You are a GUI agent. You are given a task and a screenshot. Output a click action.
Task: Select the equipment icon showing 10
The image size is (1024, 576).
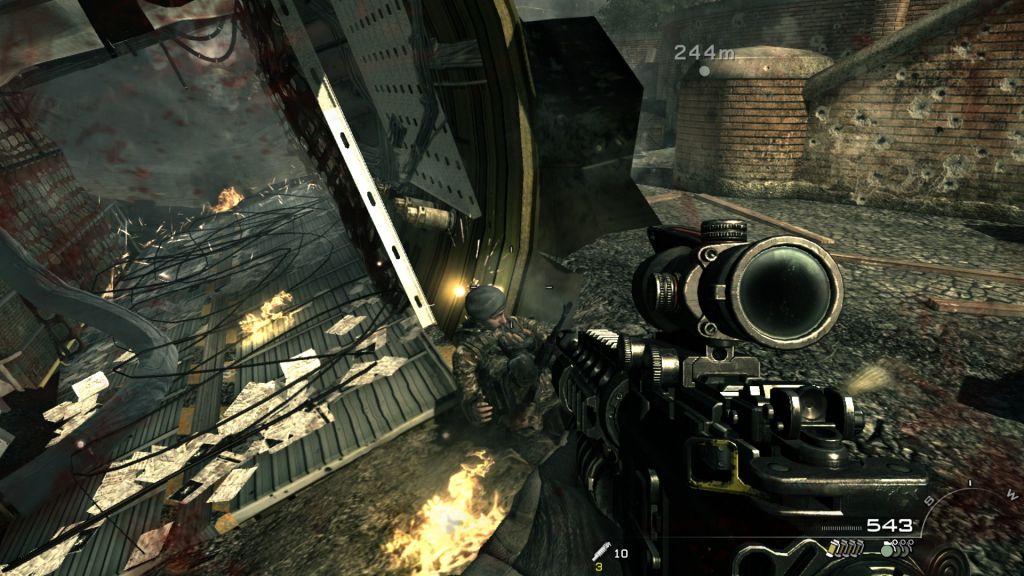600,551
